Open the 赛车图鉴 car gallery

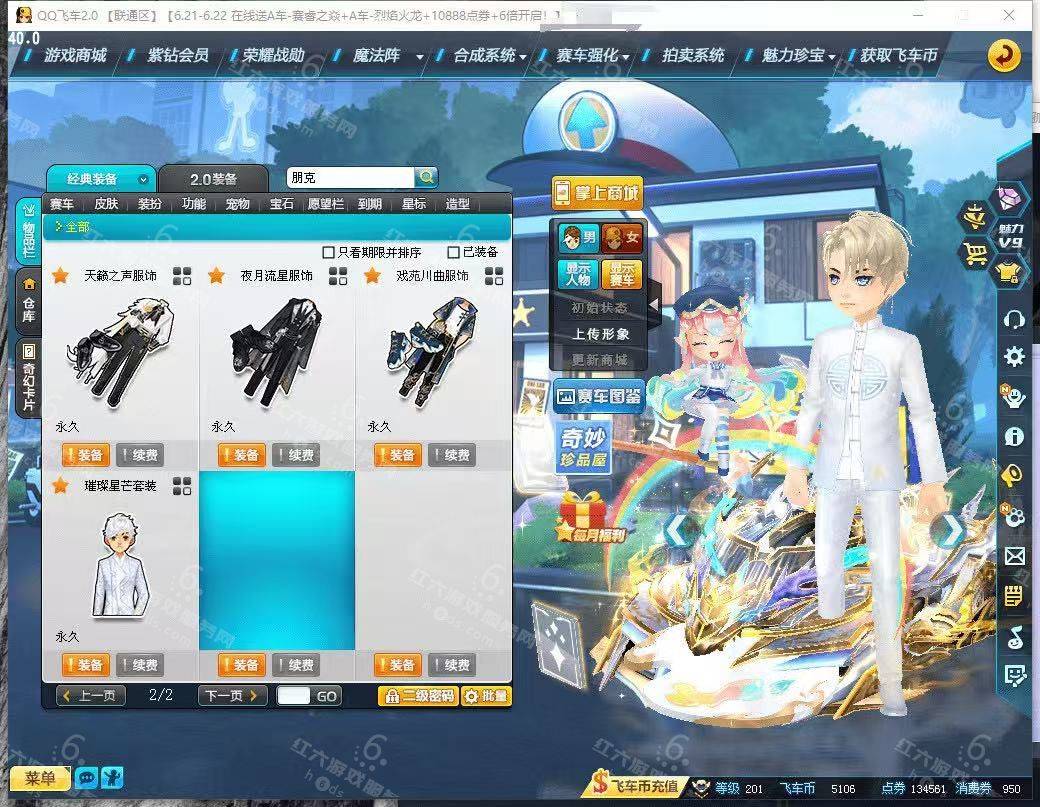[598, 396]
